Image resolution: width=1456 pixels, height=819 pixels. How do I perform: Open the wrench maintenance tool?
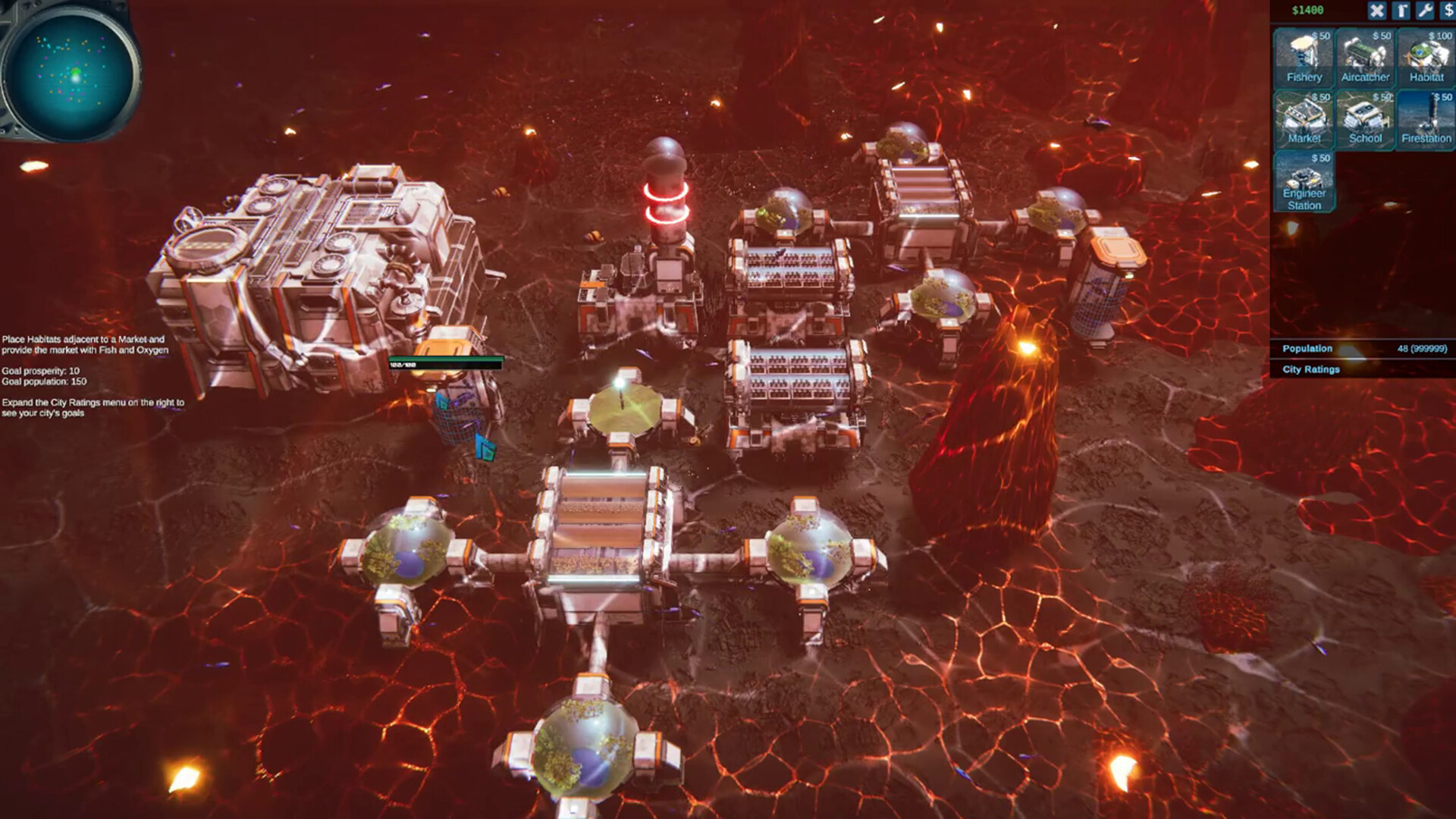point(1425,11)
